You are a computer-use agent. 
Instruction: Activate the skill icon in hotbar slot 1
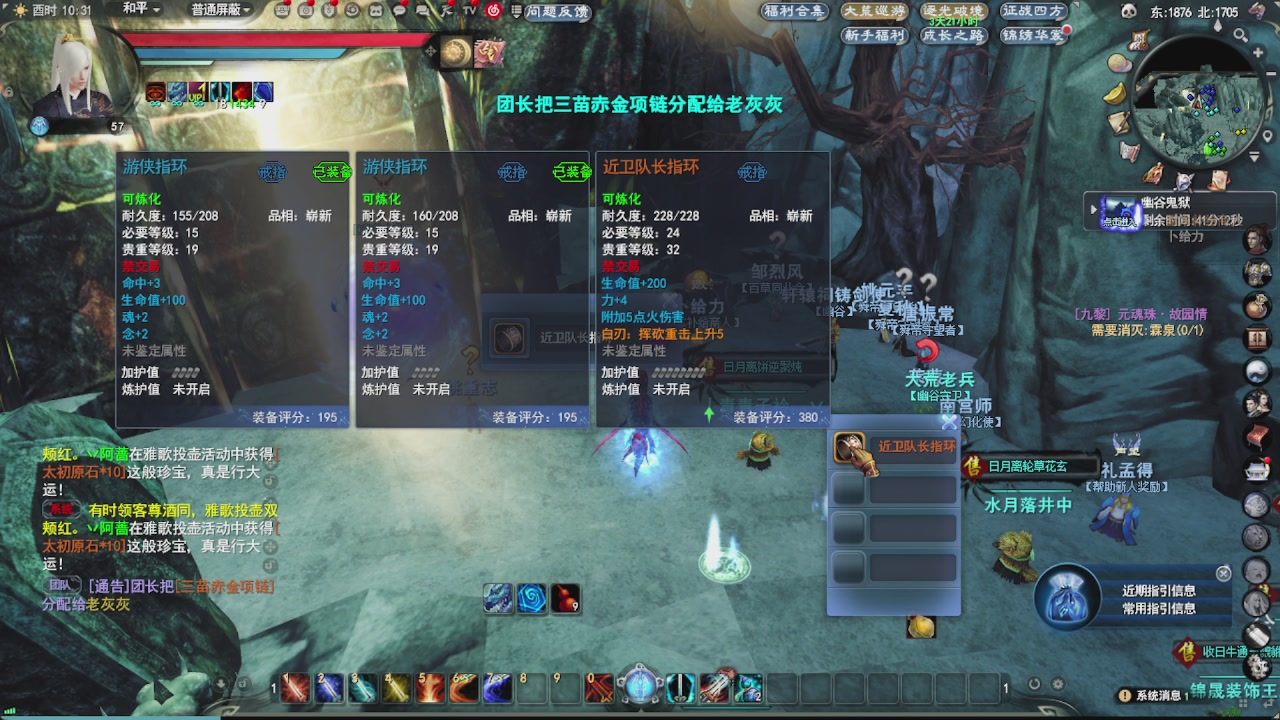pos(294,688)
